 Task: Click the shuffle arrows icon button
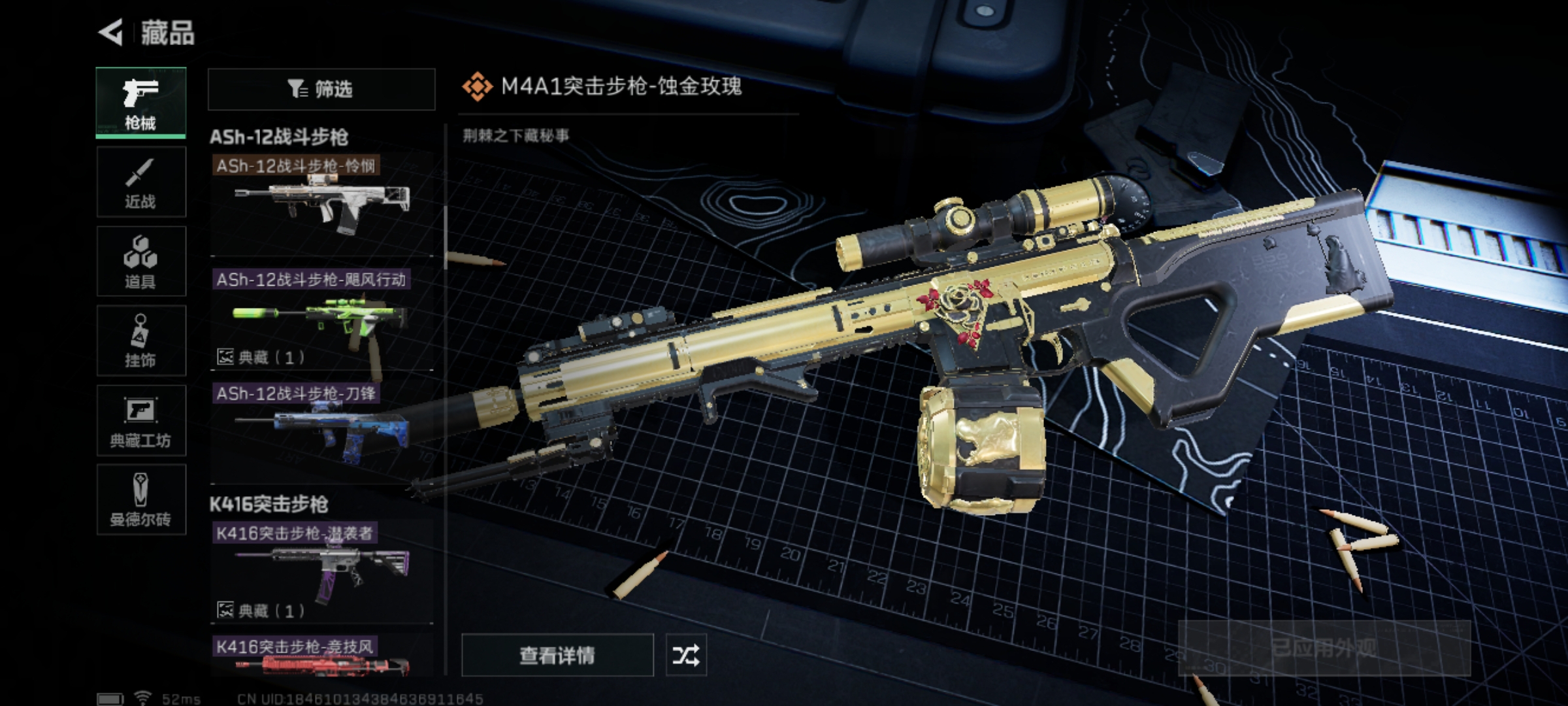tap(686, 655)
